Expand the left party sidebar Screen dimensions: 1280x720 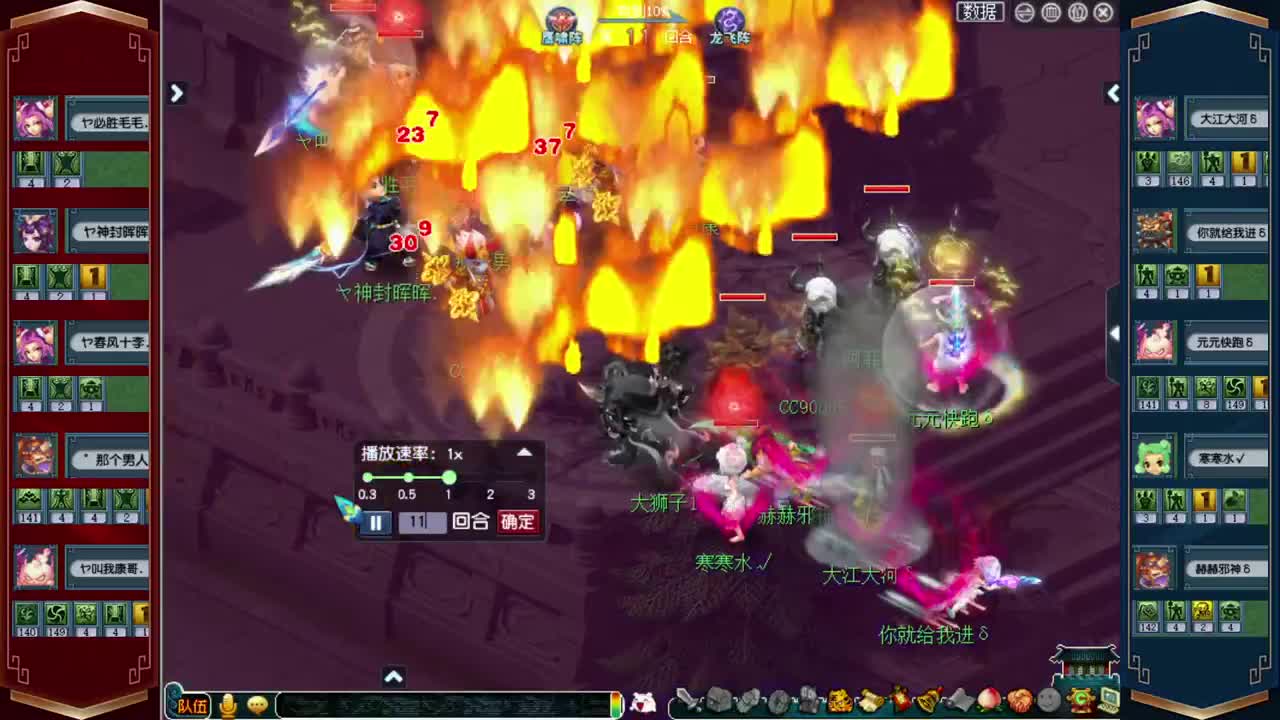point(176,93)
